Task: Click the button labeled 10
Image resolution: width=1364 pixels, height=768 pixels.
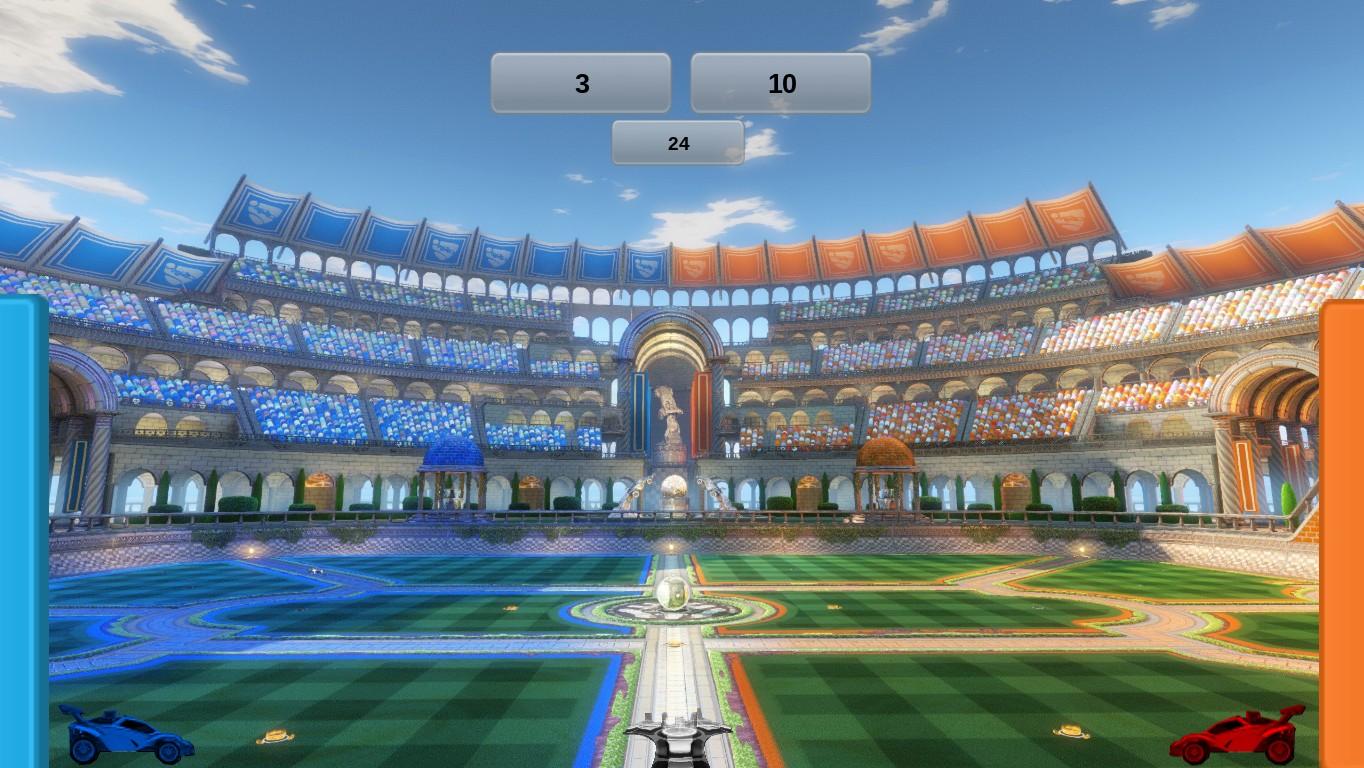Action: tap(780, 83)
